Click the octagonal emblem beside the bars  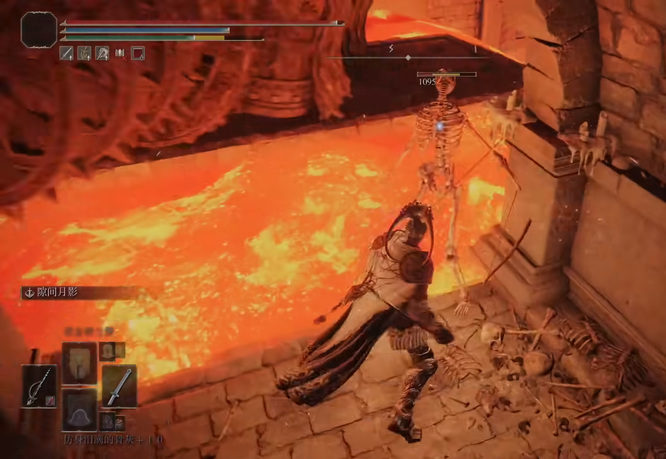[39, 30]
